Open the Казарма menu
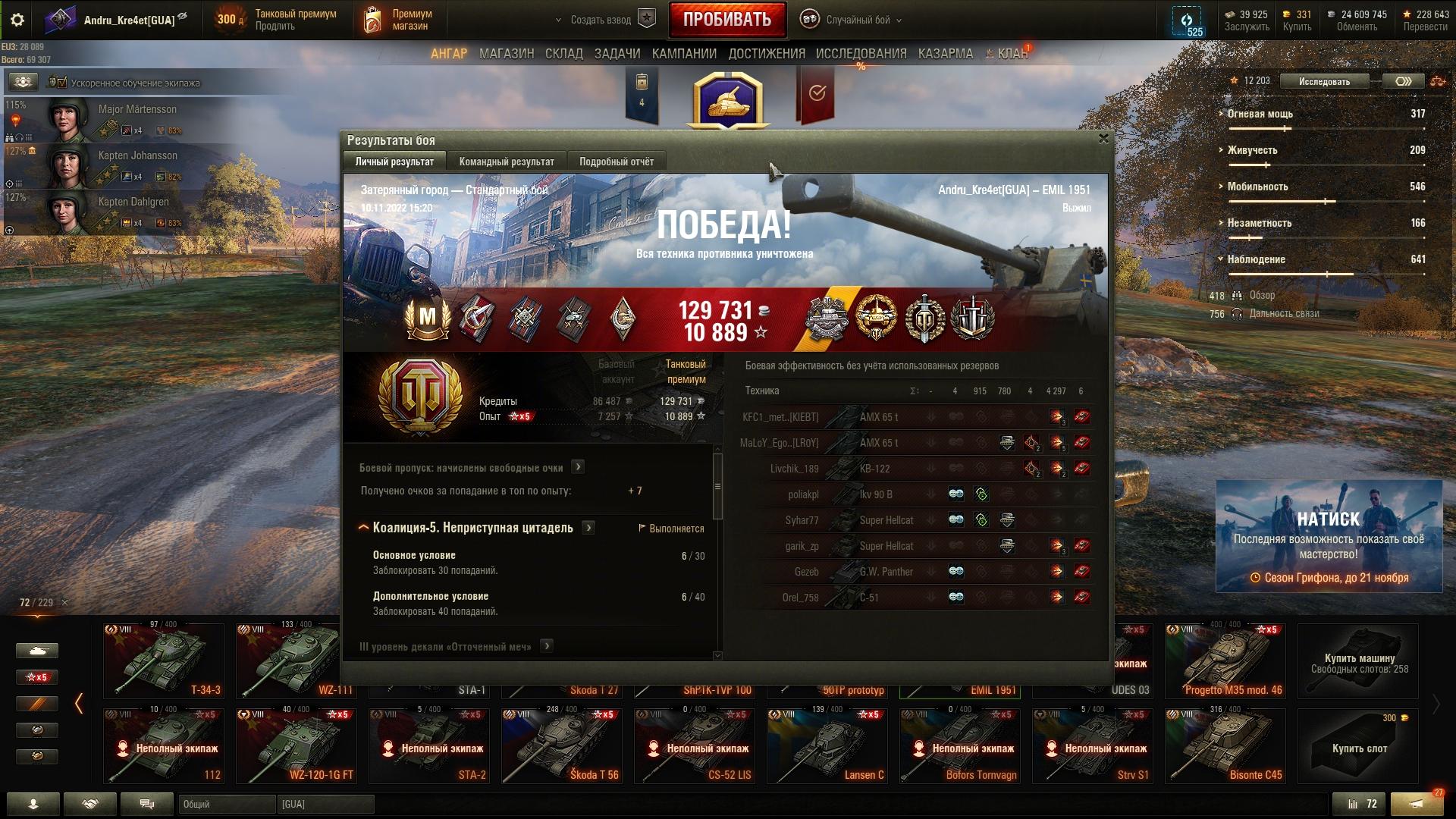 point(945,54)
